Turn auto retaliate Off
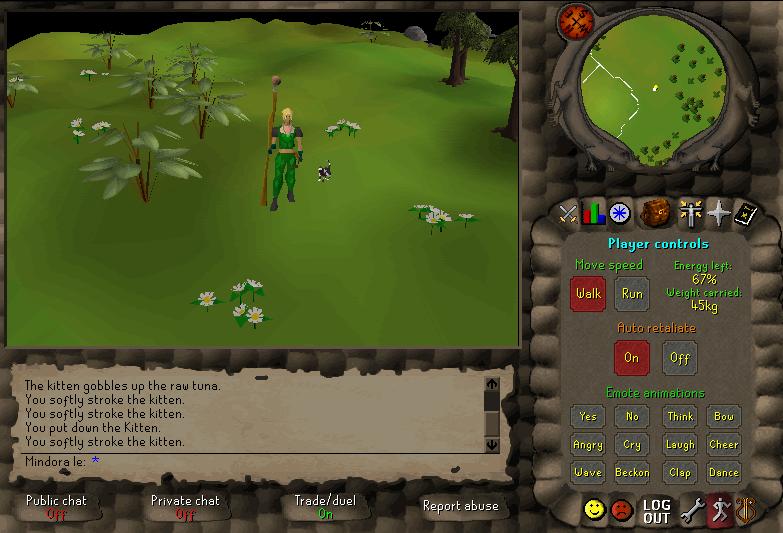This screenshot has width=783, height=533. click(679, 357)
